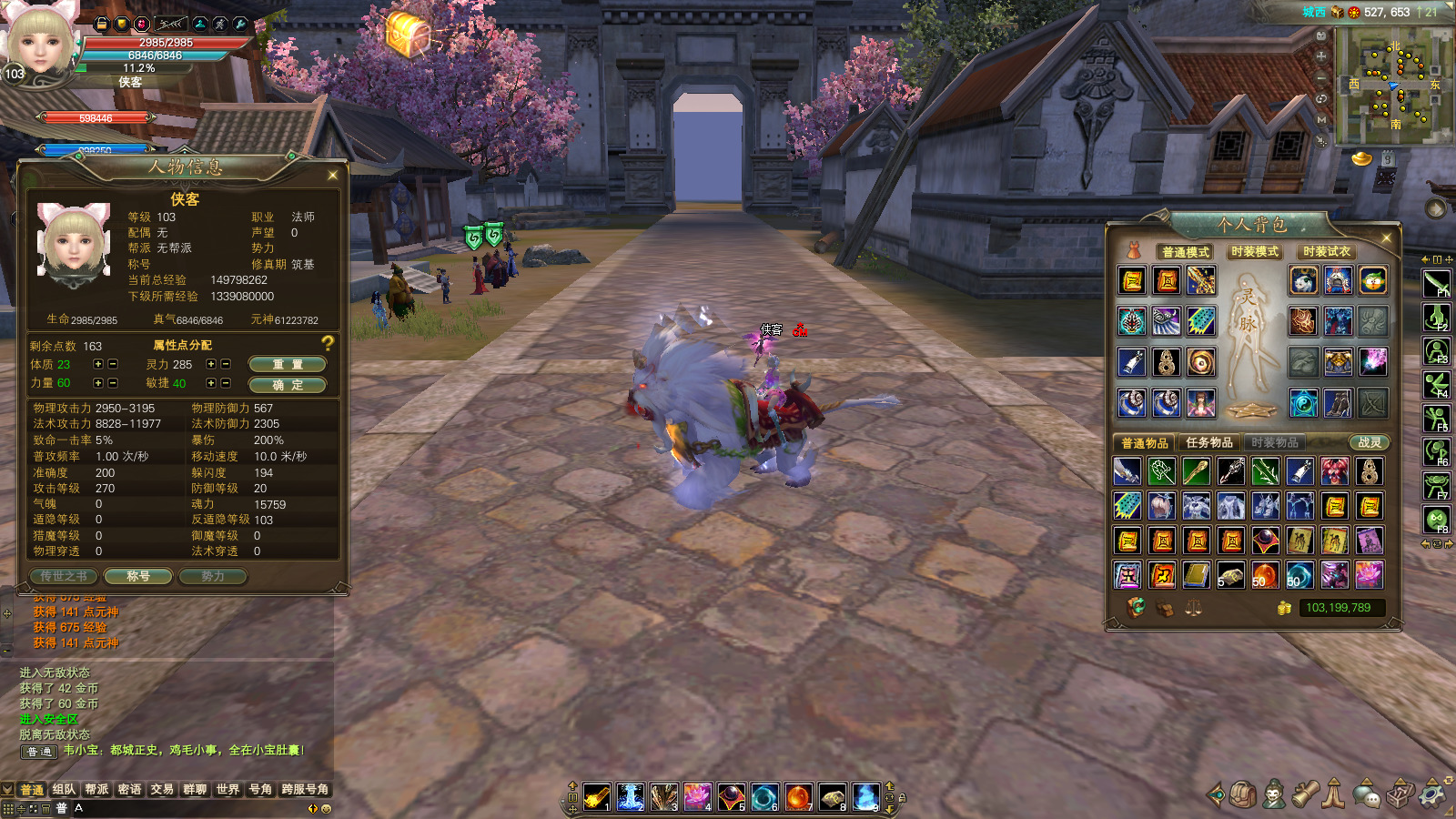The image size is (1456, 819).
Task: Click the attribute help question mark
Action: tap(328, 343)
